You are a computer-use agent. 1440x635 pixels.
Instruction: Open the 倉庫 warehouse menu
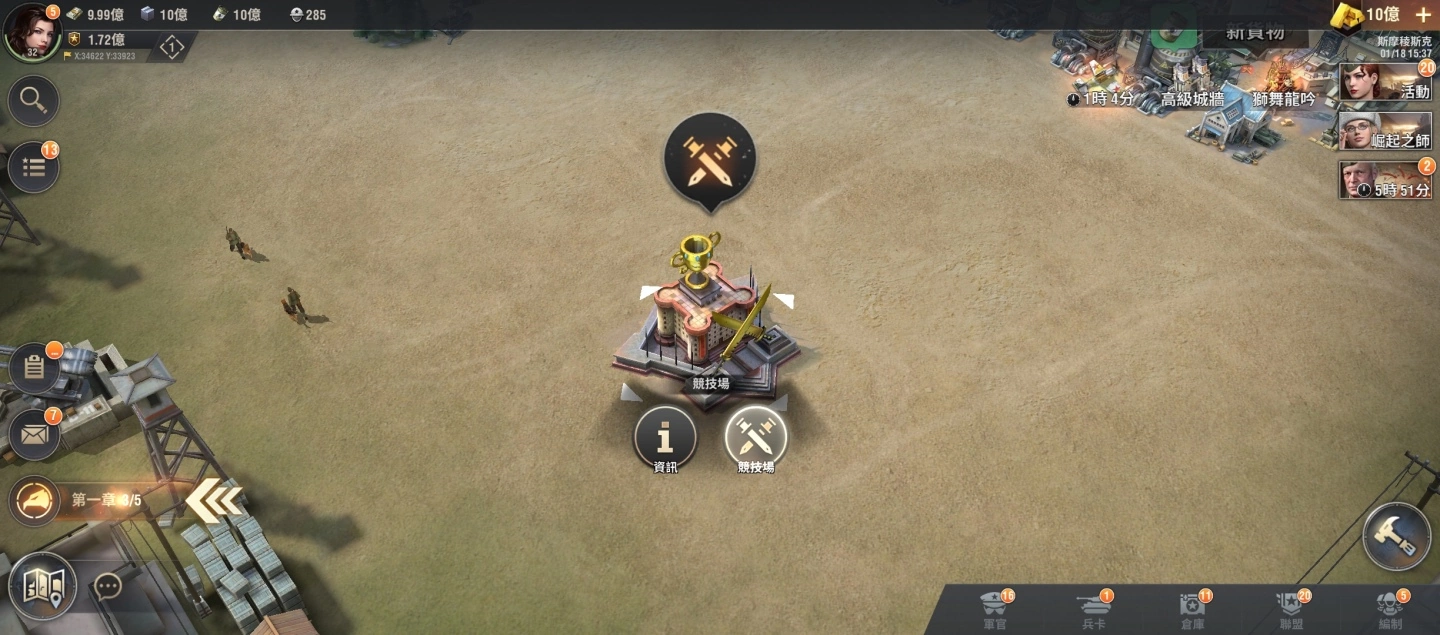[x=1192, y=609]
